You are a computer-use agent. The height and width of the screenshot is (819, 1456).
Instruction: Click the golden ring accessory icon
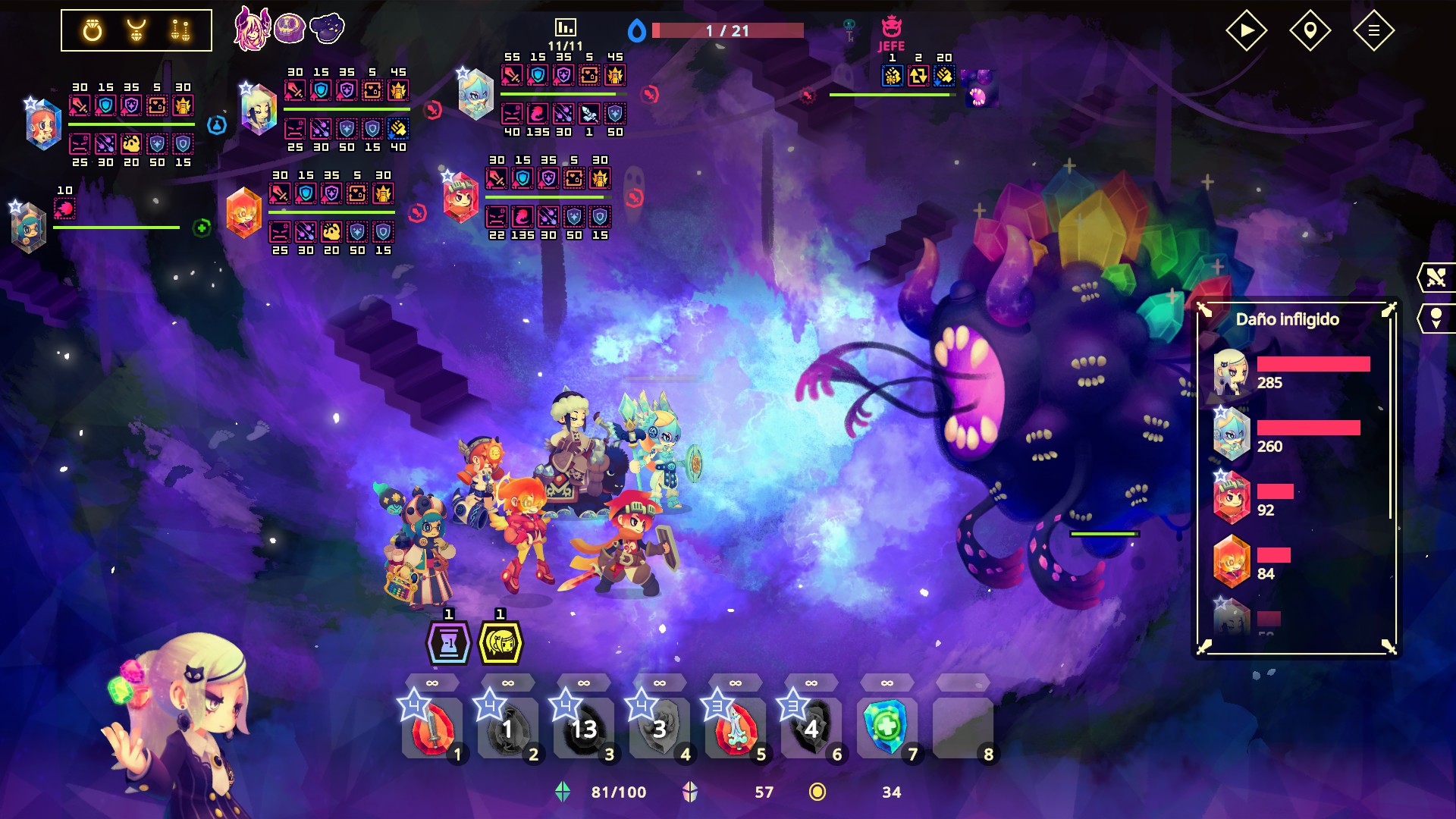tap(93, 30)
